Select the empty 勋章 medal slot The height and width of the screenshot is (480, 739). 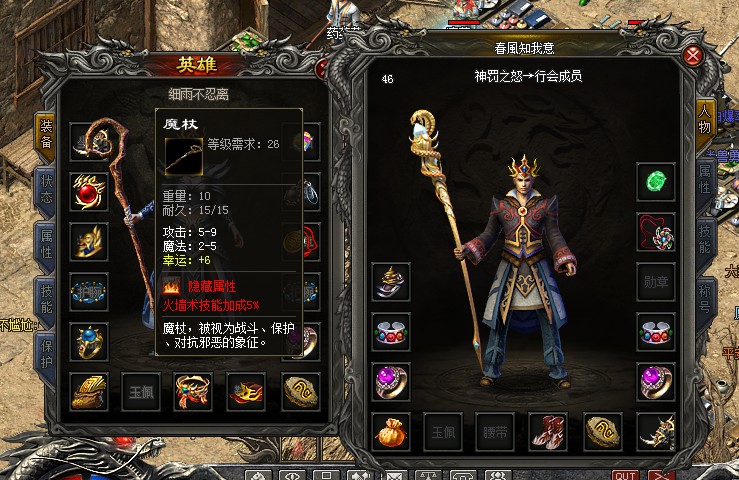coord(656,281)
